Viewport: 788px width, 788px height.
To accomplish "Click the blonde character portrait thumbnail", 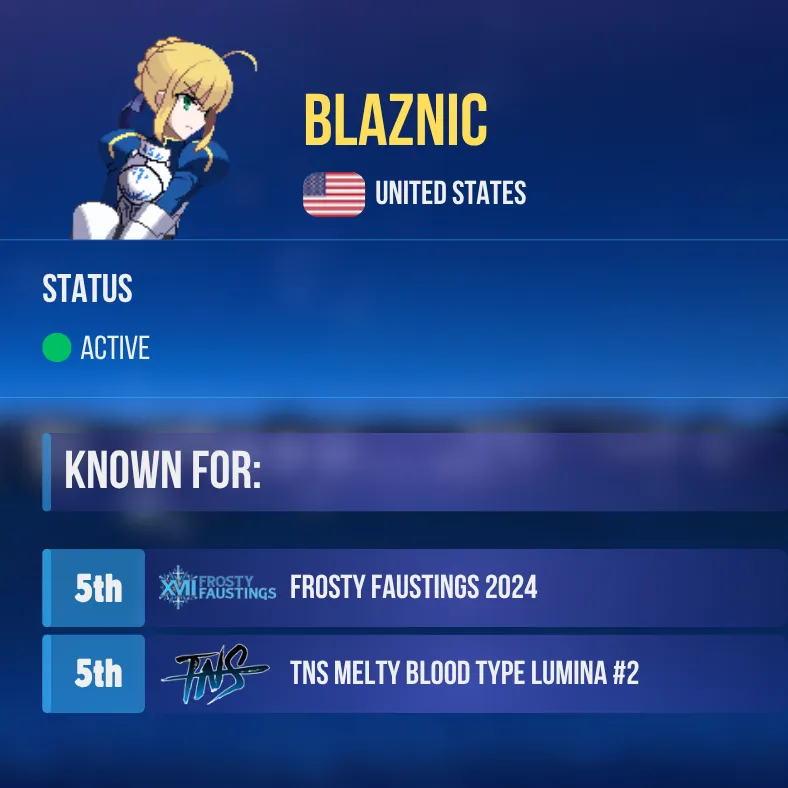I will point(166,142).
